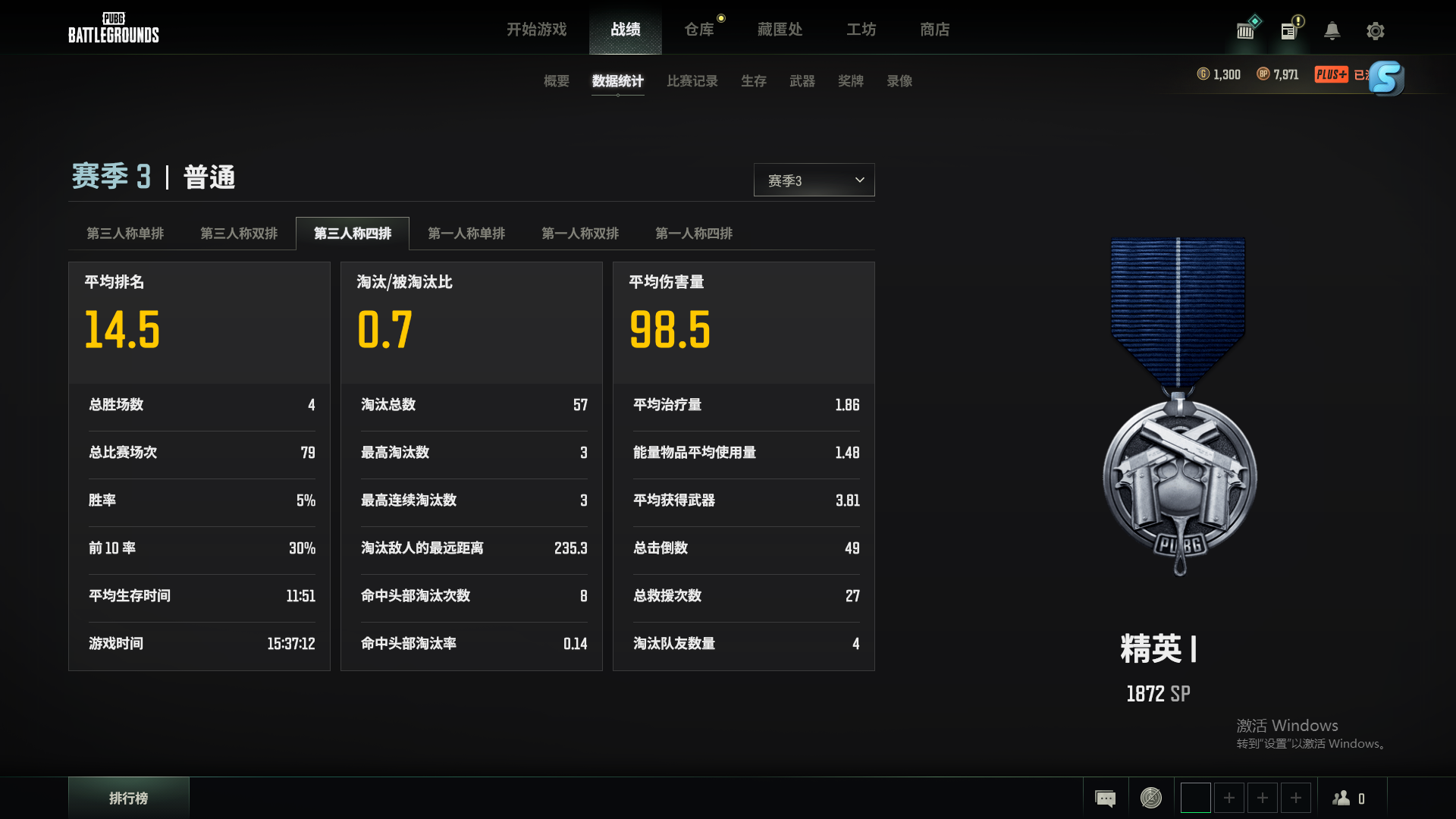Show 第一人称四排 squad stats
This screenshot has width=1456, height=819.
click(694, 234)
